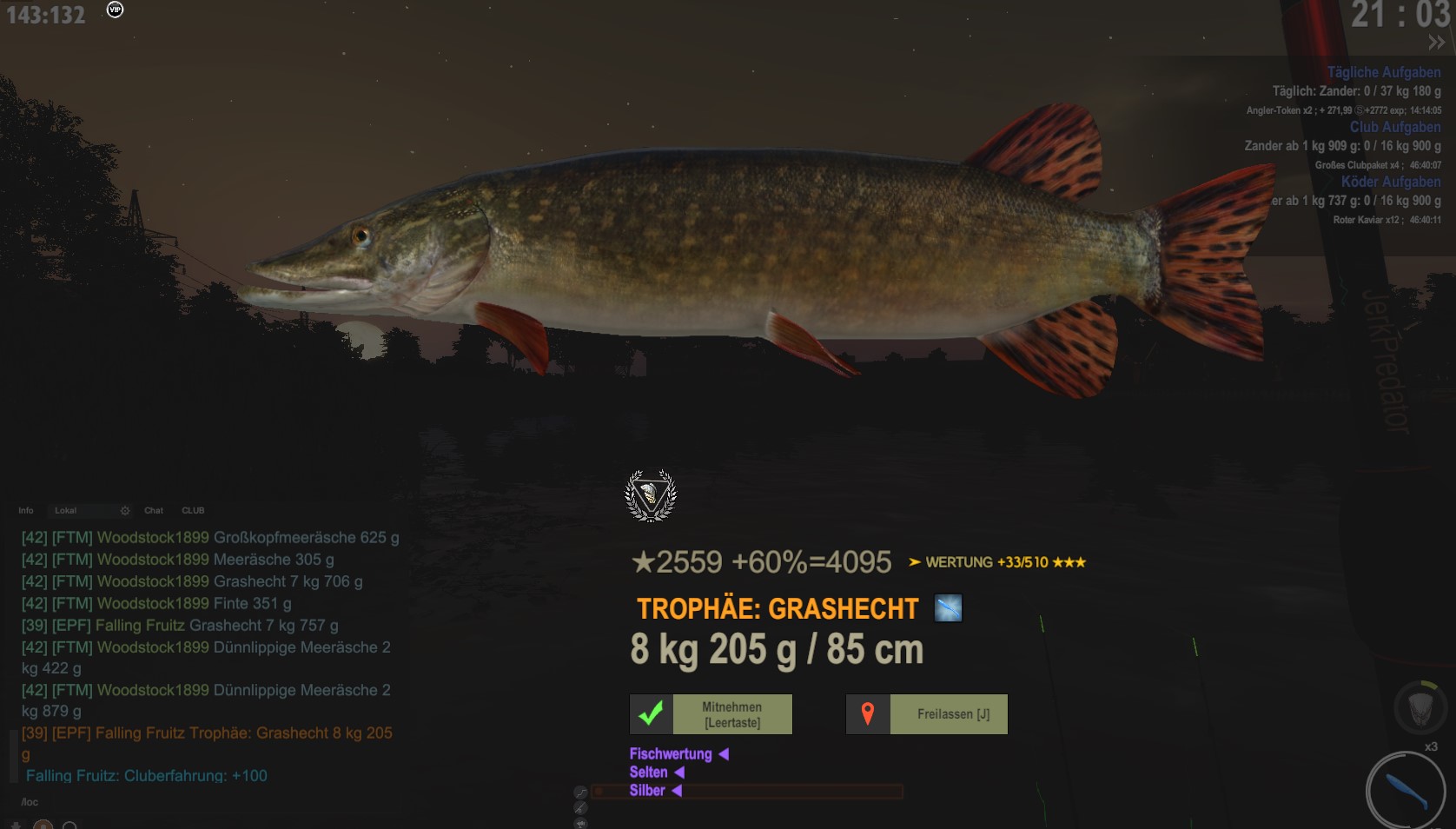
Task: Open the Köder Aufgaben section
Action: [x=1390, y=182]
